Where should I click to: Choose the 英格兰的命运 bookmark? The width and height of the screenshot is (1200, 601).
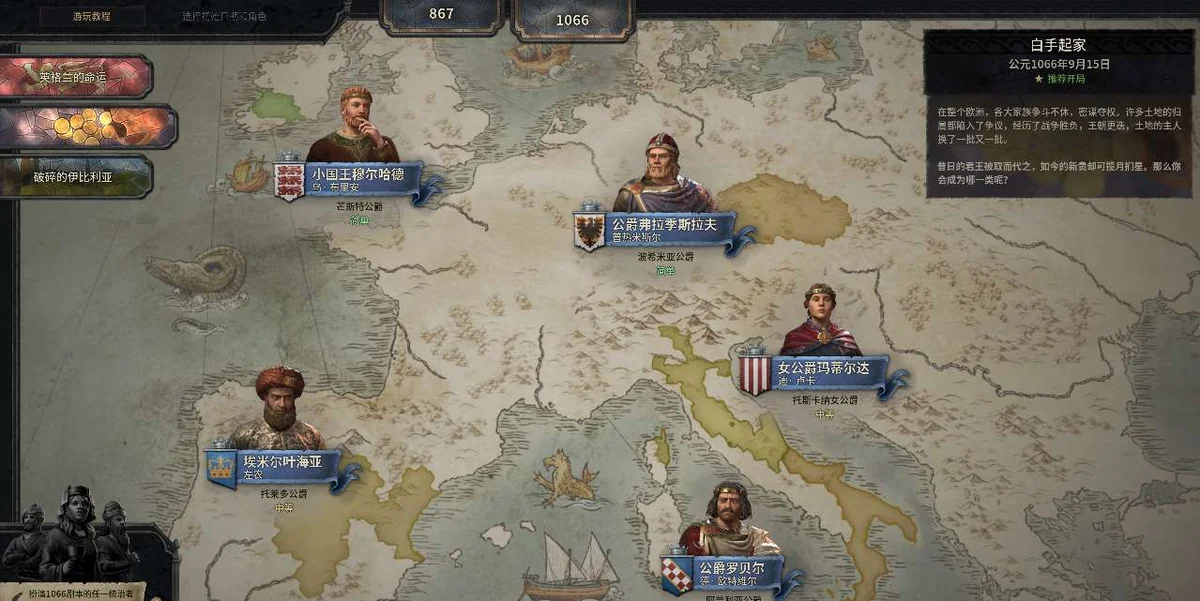(75, 77)
